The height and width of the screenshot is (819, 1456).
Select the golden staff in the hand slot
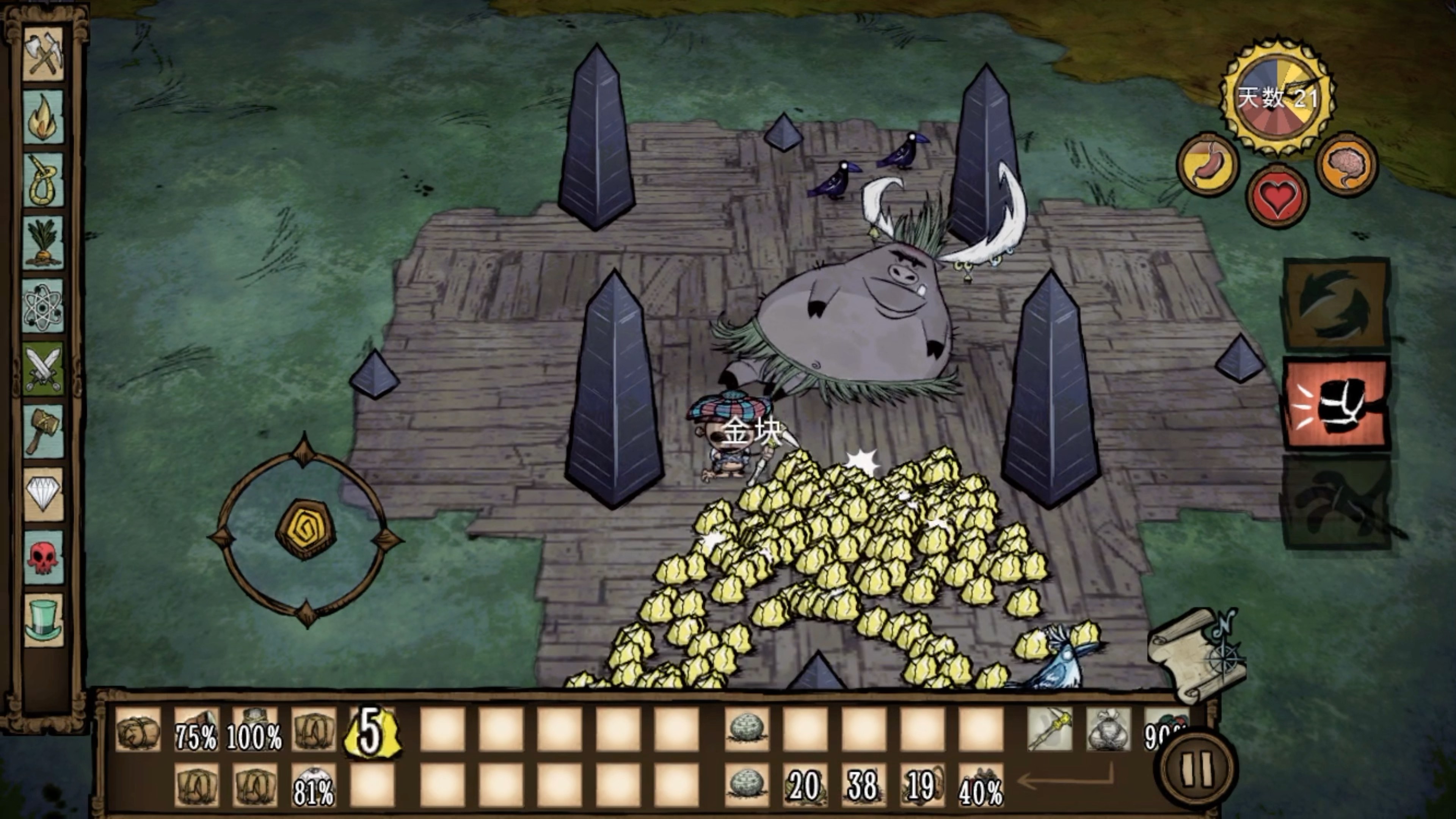point(1050,729)
